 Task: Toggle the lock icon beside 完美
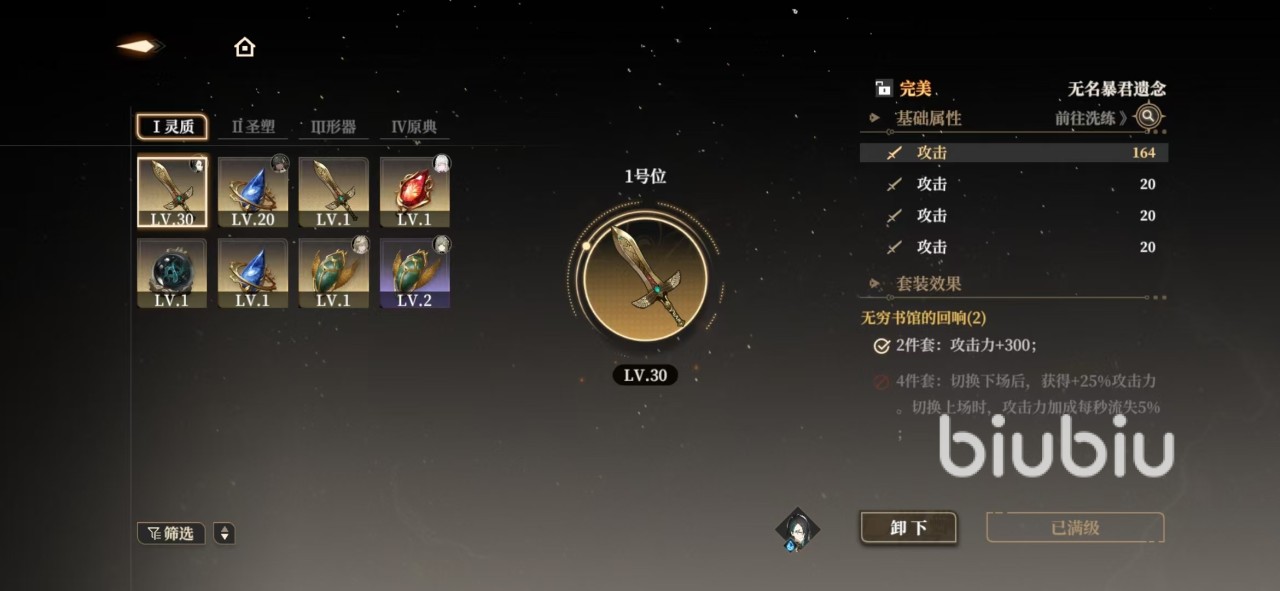[x=883, y=89]
